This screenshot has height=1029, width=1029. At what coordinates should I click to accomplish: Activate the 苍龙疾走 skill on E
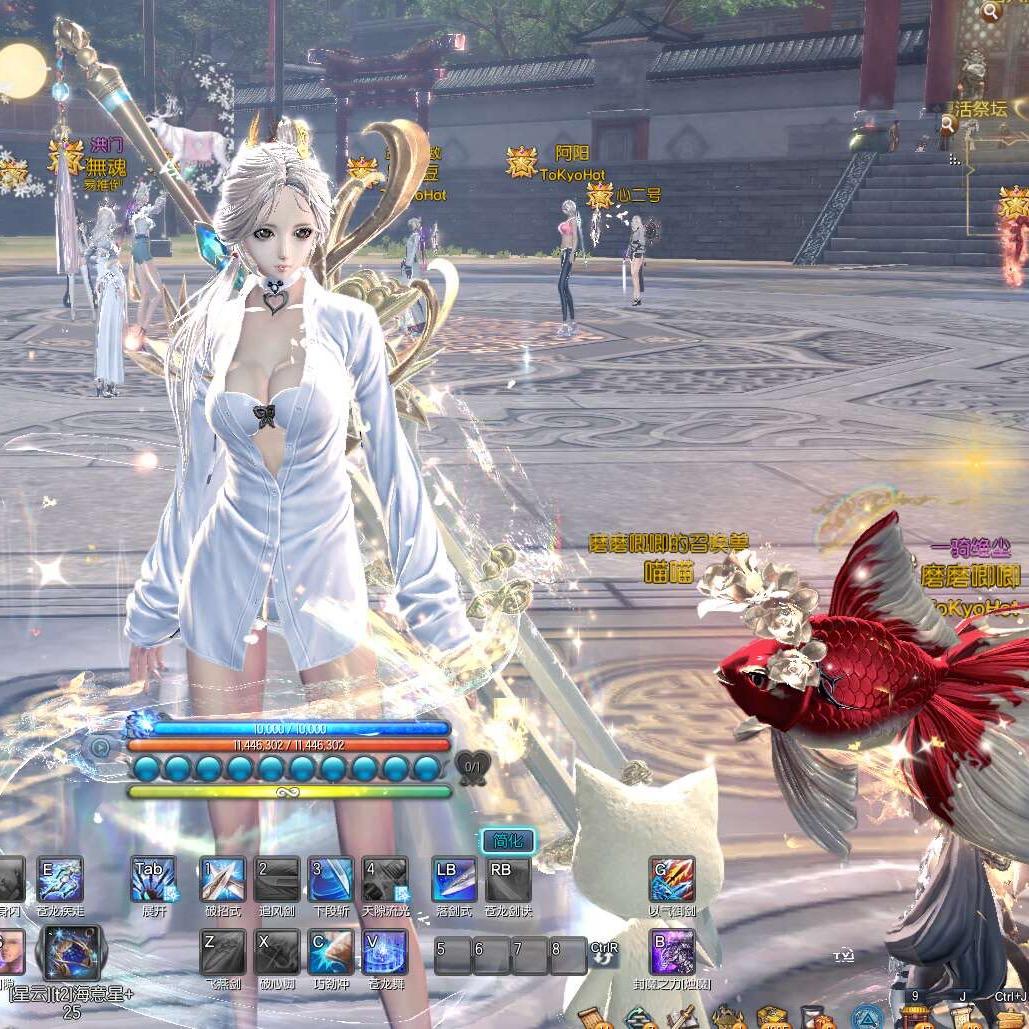point(60,880)
